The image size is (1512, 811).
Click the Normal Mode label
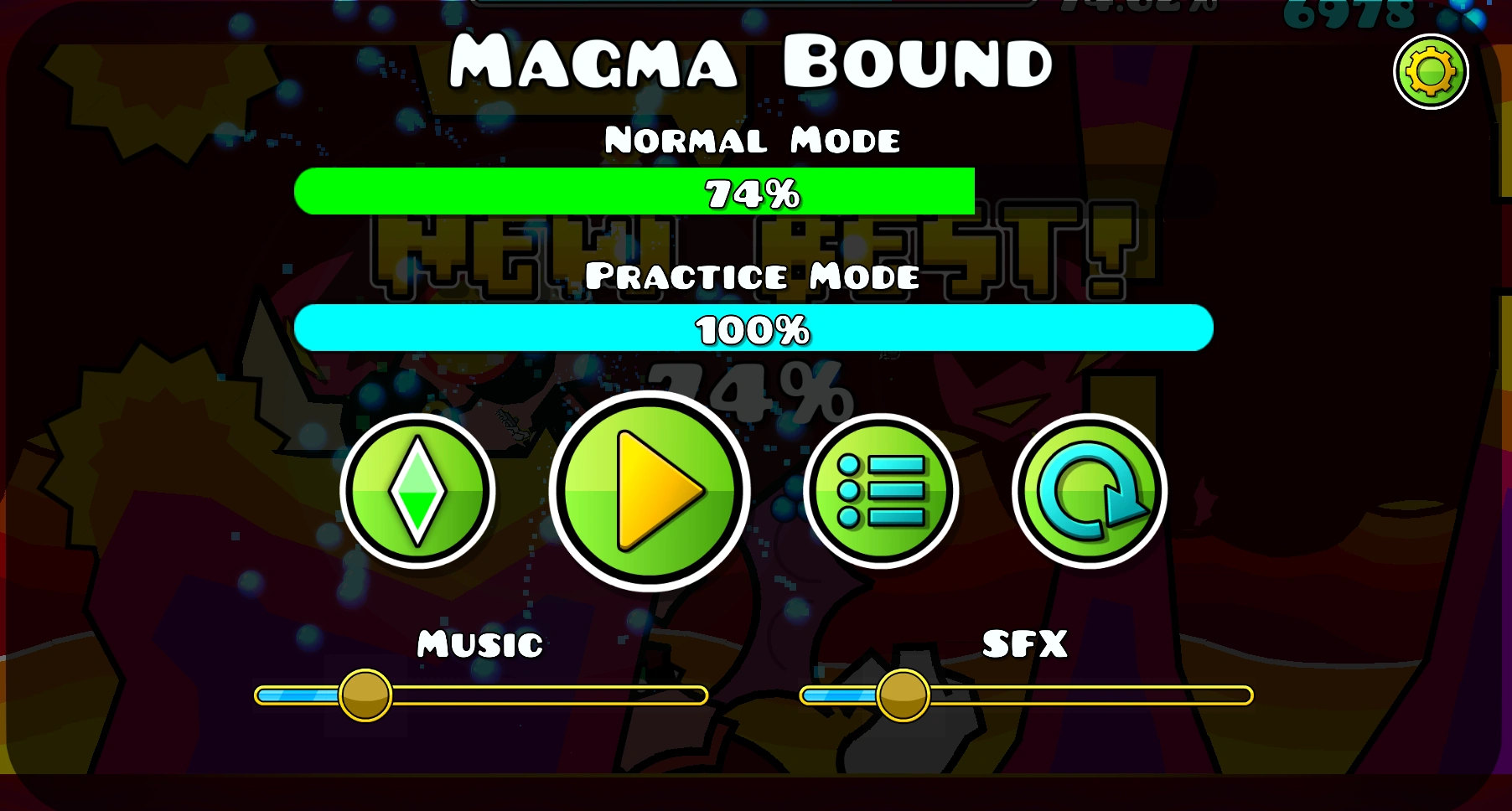(753, 139)
